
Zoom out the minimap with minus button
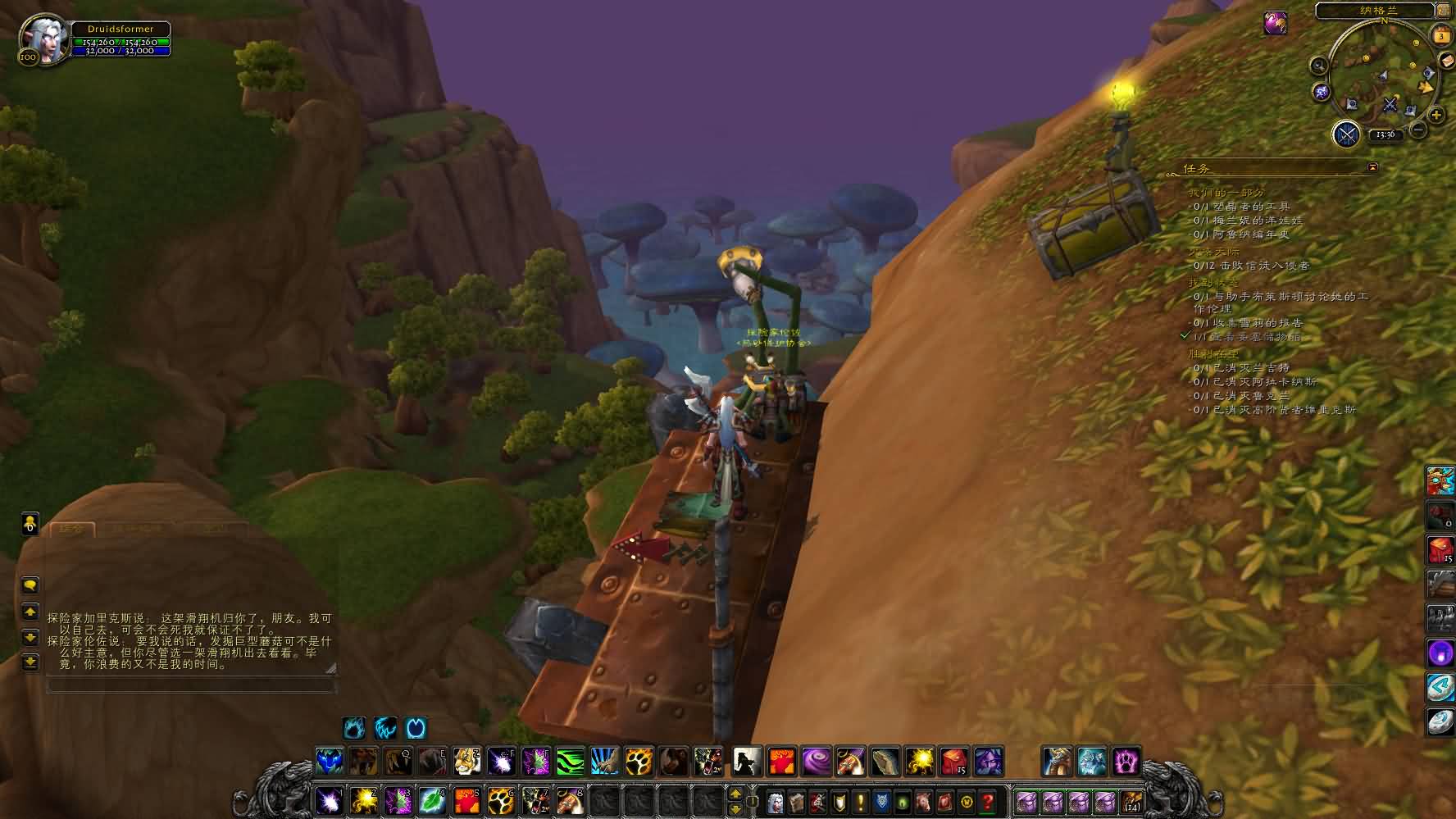(x=1418, y=130)
